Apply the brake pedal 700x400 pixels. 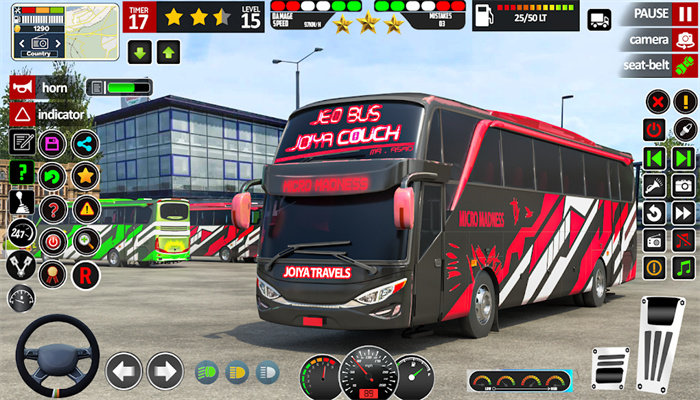[x=609, y=367]
